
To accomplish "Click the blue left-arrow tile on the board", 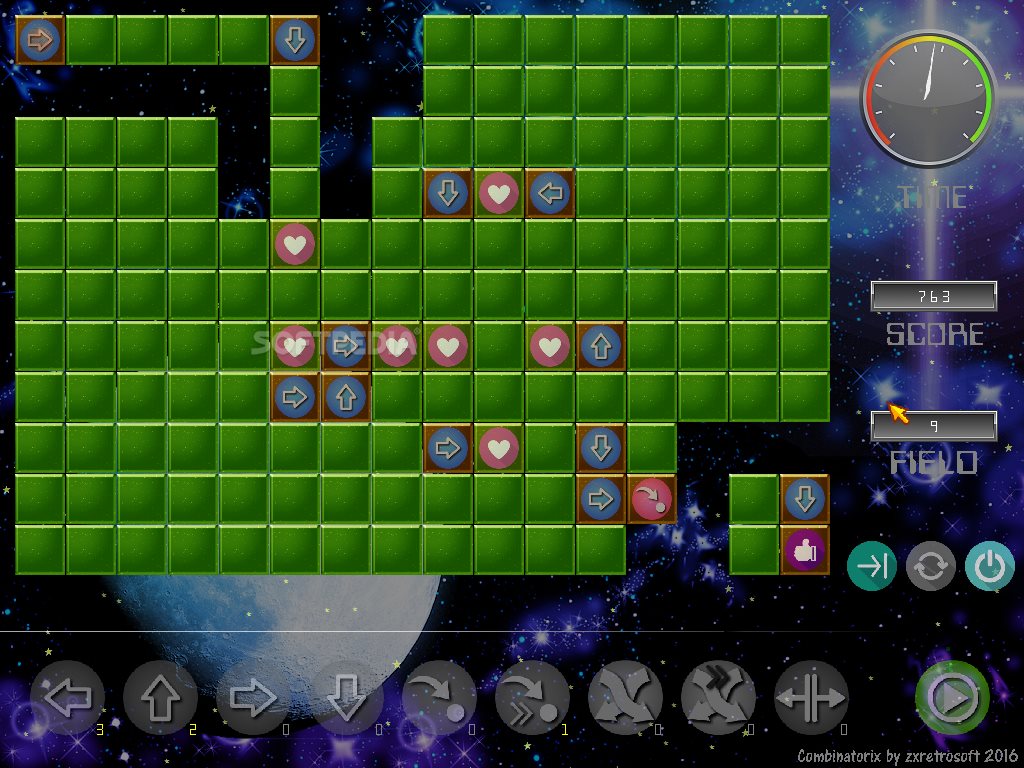I will [549, 193].
